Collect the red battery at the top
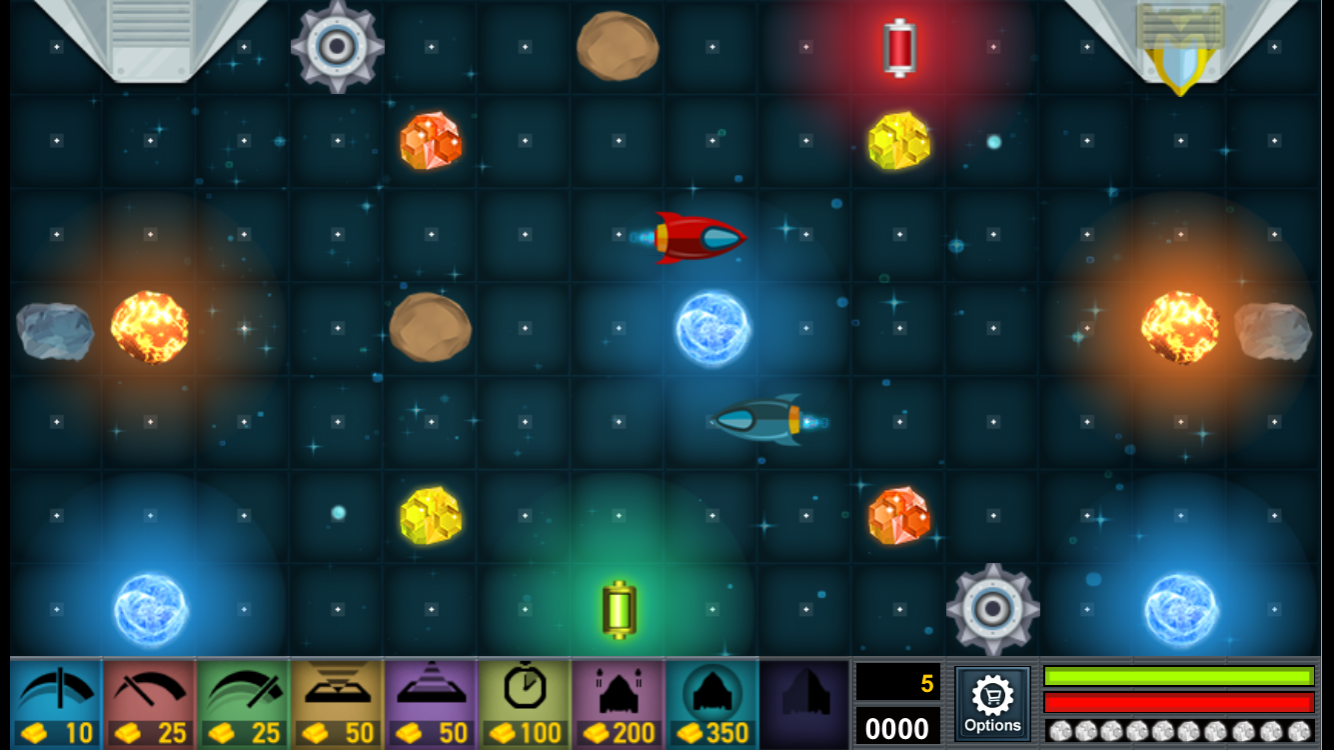1334x750 pixels. 899,44
